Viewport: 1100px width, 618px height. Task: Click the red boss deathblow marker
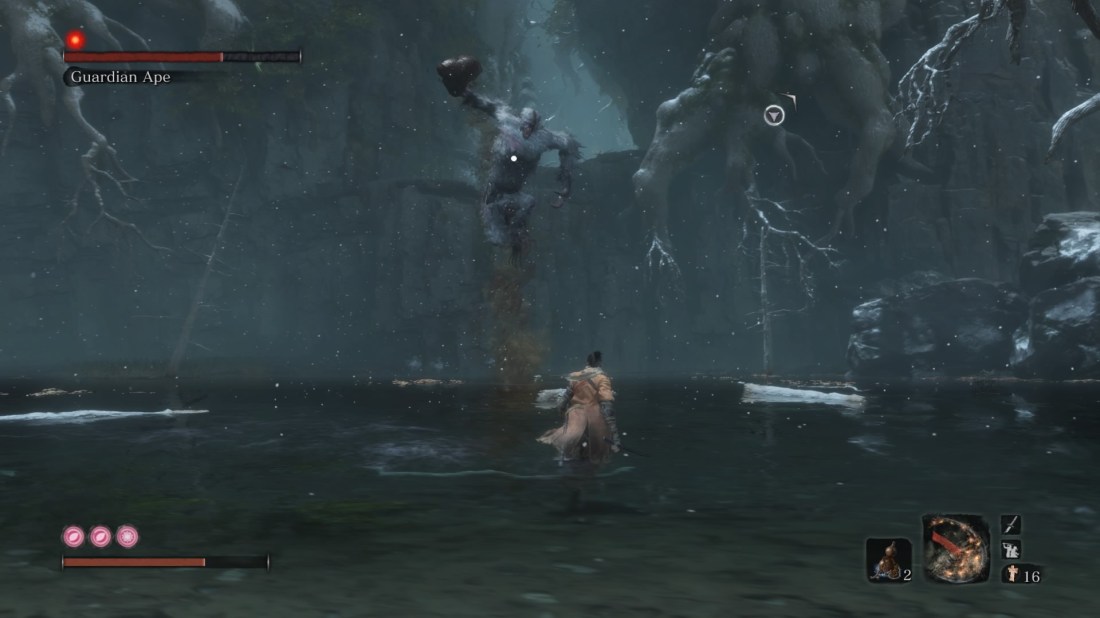75,40
